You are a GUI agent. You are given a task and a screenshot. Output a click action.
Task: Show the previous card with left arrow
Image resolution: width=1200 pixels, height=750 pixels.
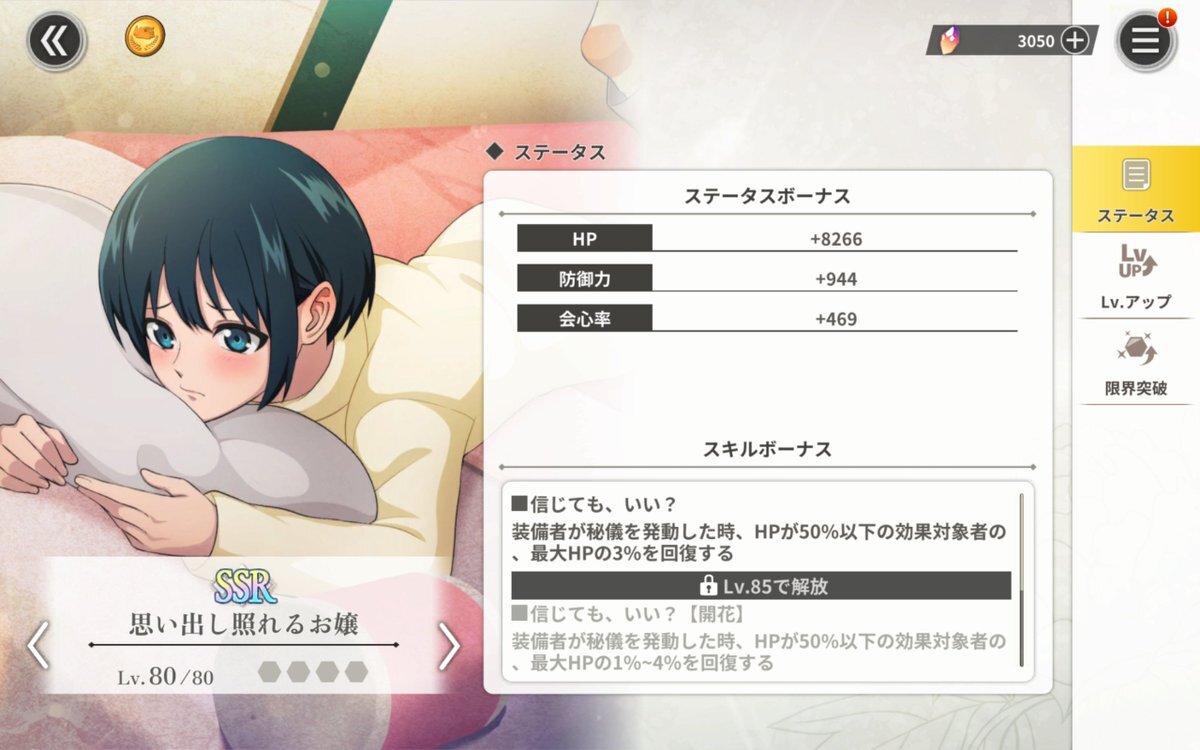[x=38, y=645]
